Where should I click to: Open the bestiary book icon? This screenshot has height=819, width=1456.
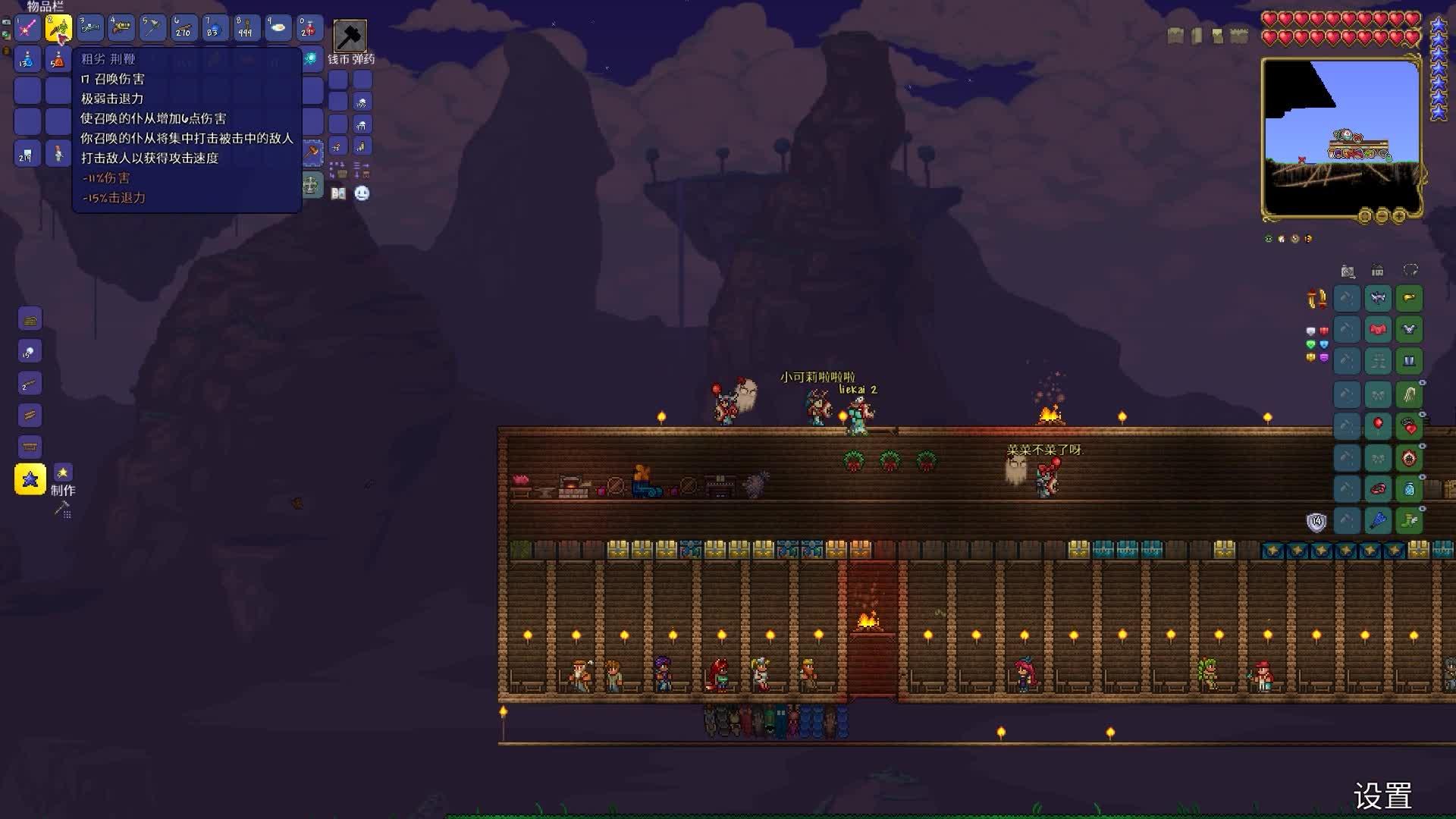(338, 193)
